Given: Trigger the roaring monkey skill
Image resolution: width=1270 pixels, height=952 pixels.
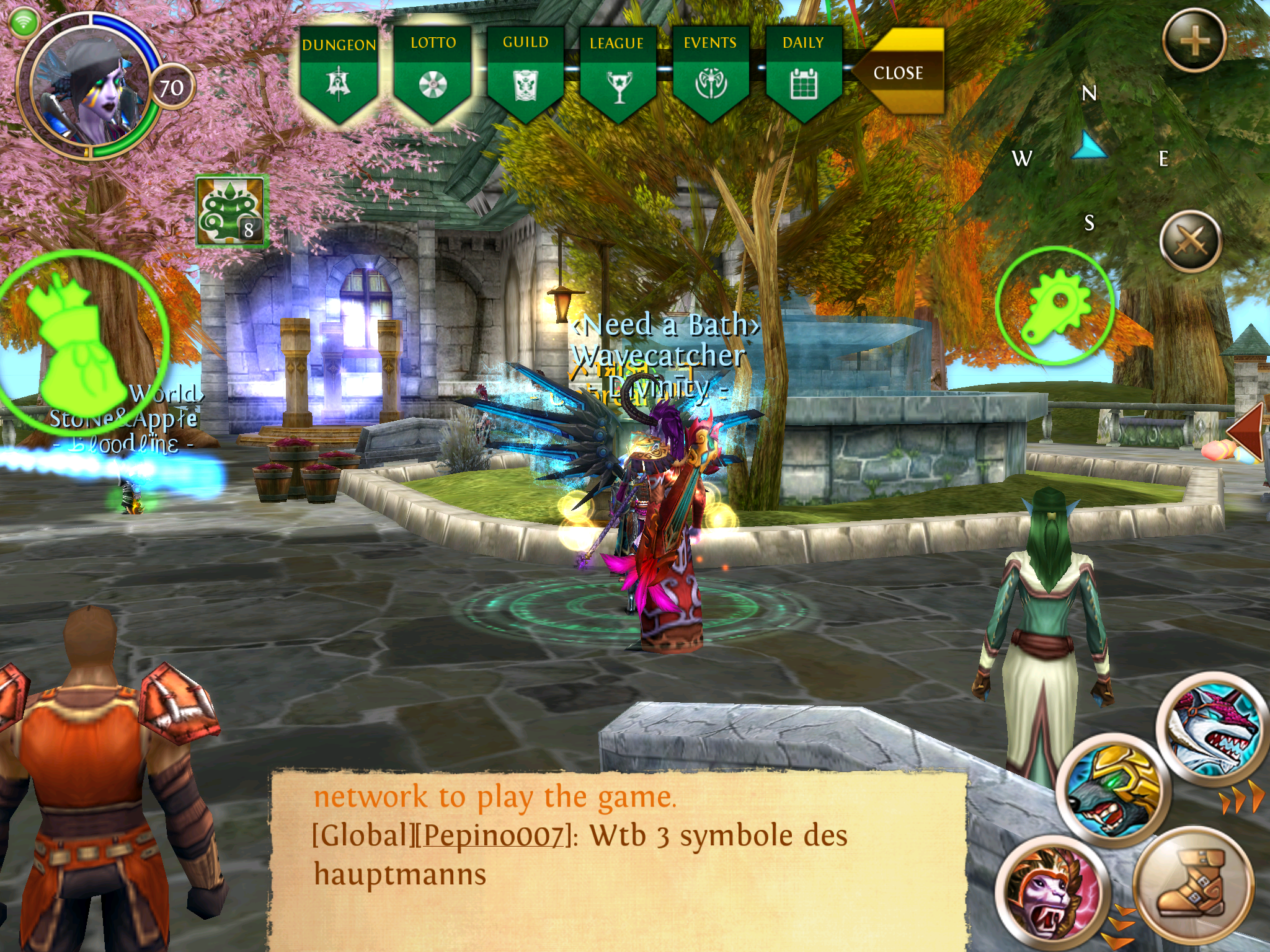Looking at the screenshot, I should (1051, 891).
